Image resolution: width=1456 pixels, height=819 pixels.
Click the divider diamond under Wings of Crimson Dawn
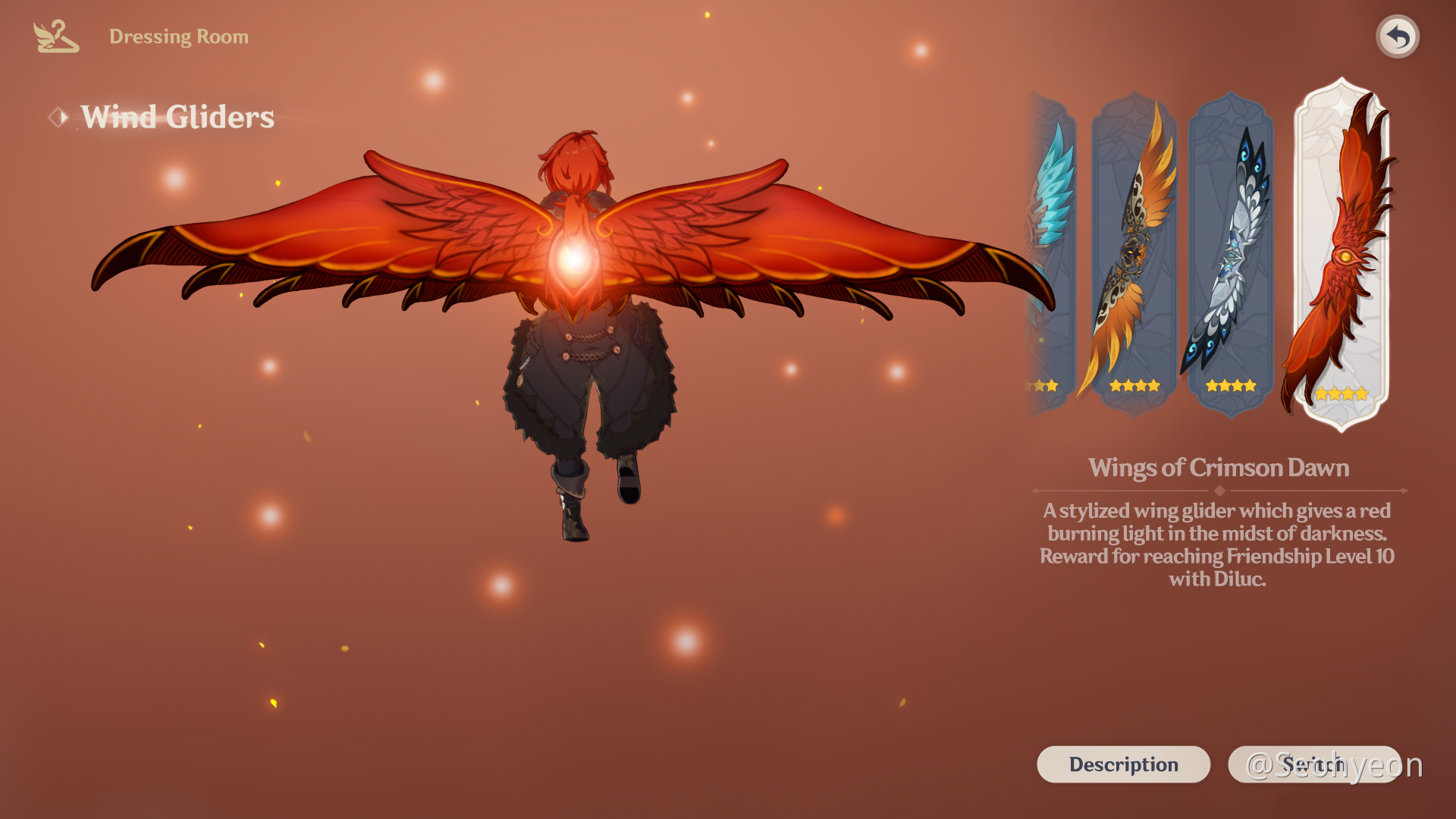pyautogui.click(x=1219, y=491)
